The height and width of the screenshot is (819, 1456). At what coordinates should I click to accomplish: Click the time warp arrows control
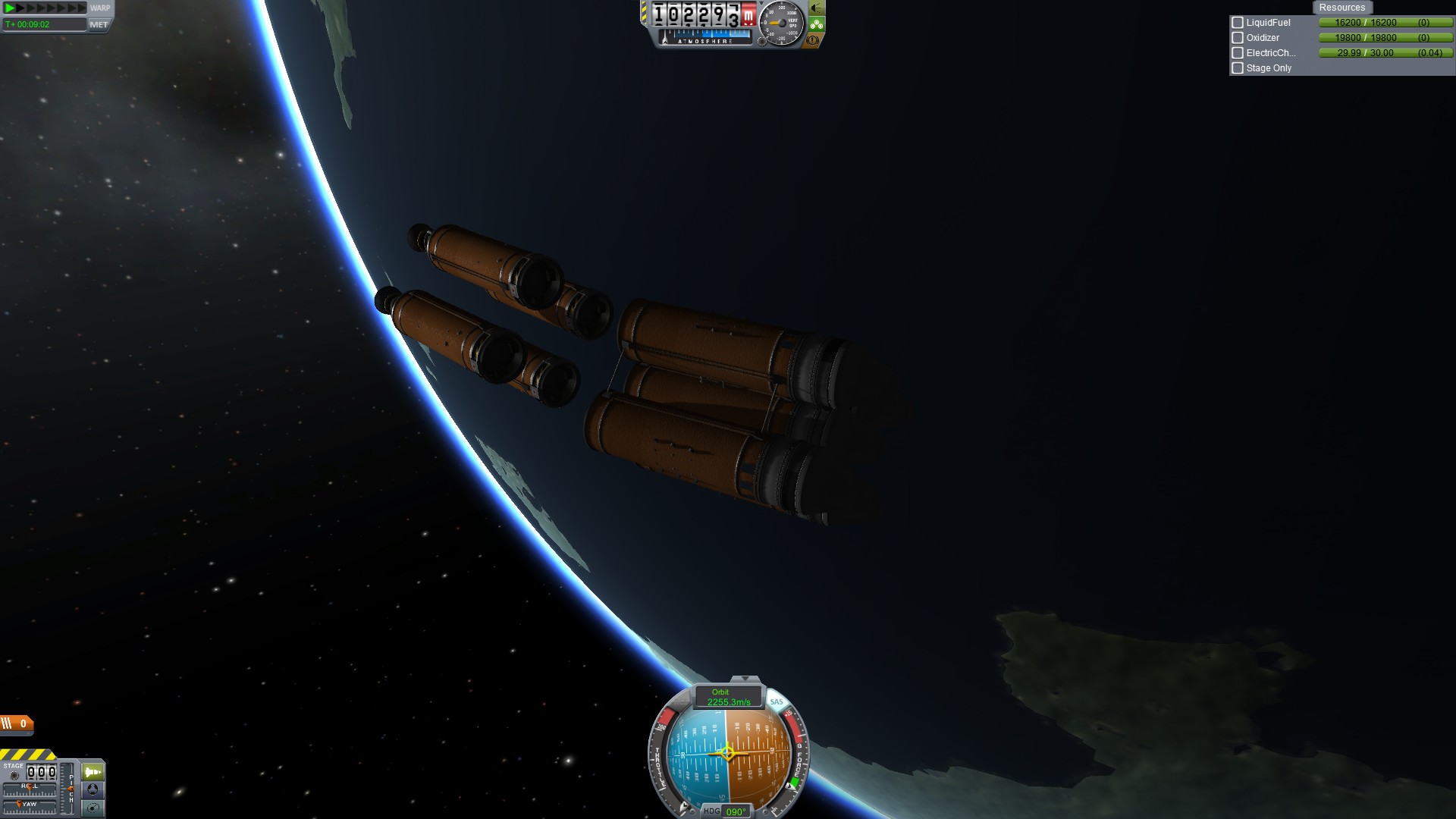[45, 8]
